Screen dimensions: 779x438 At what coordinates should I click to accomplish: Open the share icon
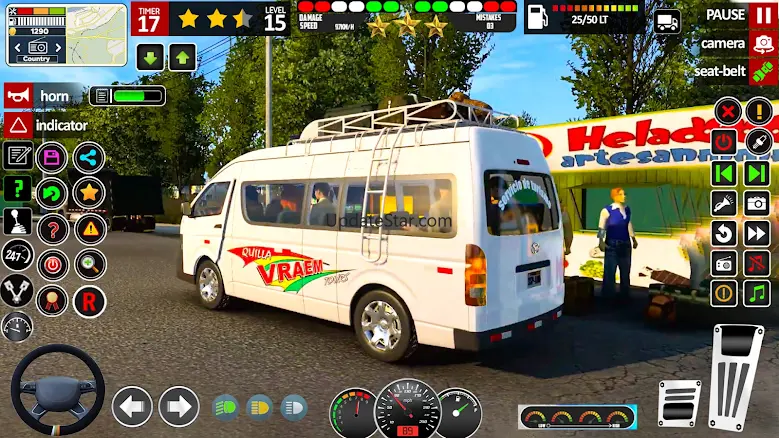(89, 158)
